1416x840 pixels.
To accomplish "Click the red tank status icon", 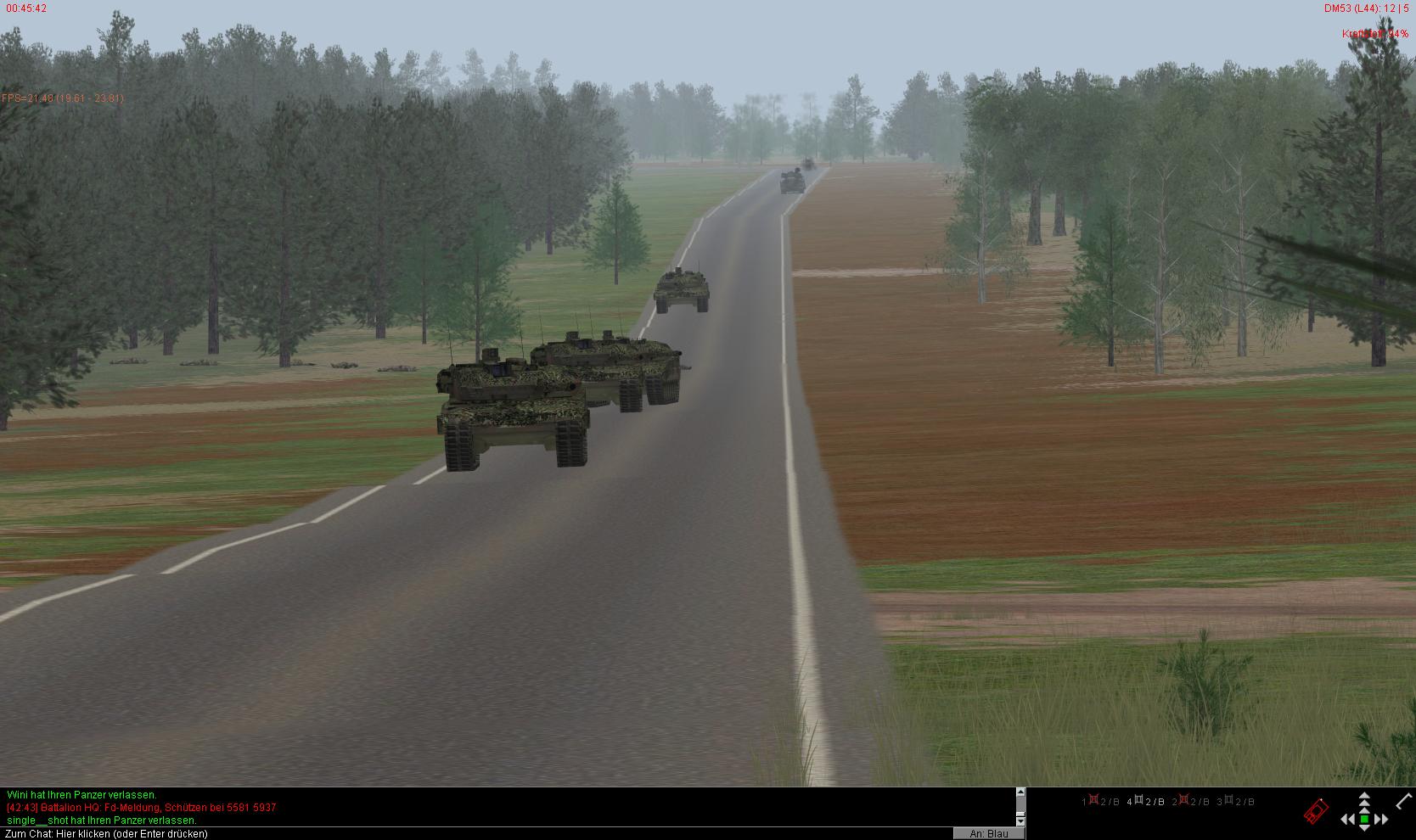I will click(1315, 812).
